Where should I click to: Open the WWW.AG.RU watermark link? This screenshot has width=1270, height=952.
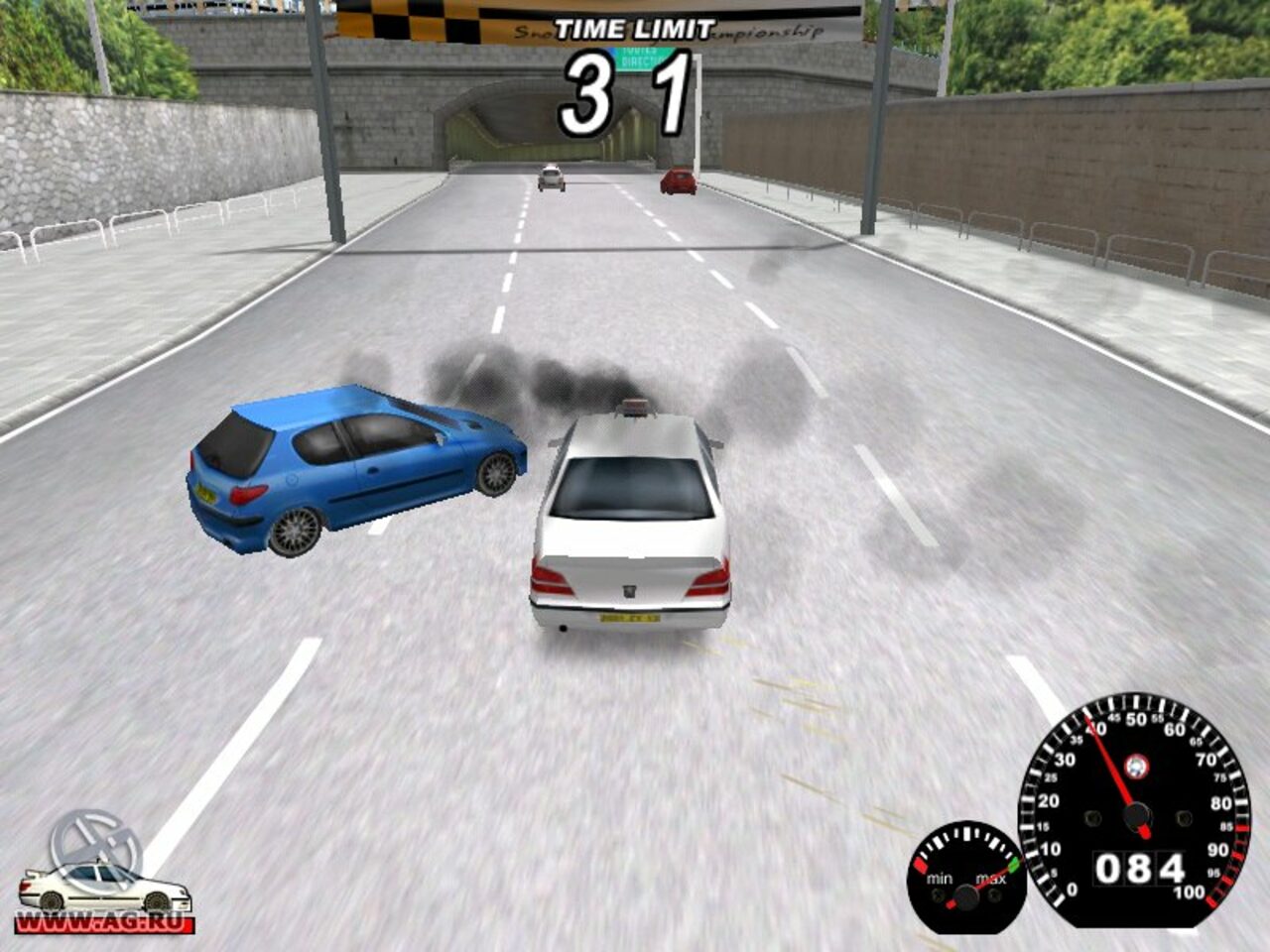(x=103, y=924)
